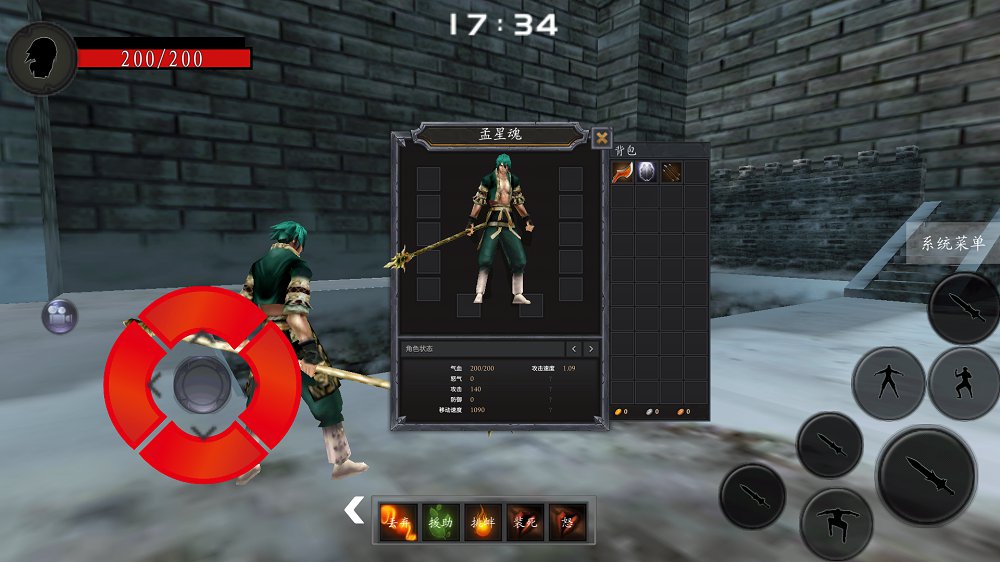The width and height of the screenshot is (1000, 562).
Task: Activate the 去弃 skill button
Action: pyautogui.click(x=398, y=522)
